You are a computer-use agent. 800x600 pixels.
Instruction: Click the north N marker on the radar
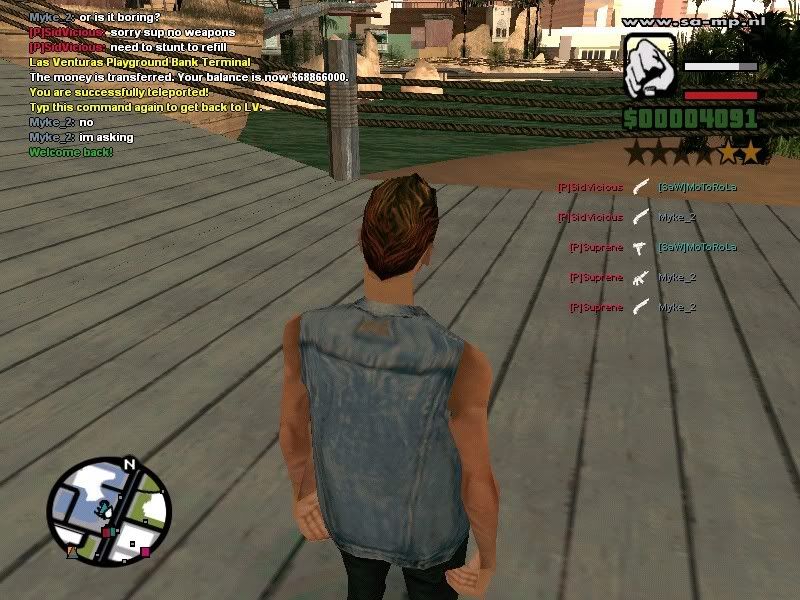coord(128,464)
